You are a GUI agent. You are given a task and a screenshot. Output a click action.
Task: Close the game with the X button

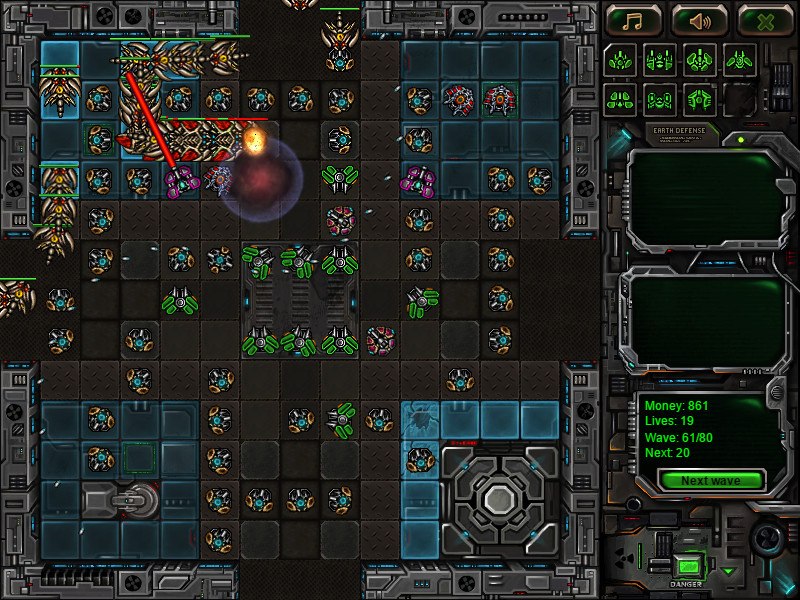(765, 20)
